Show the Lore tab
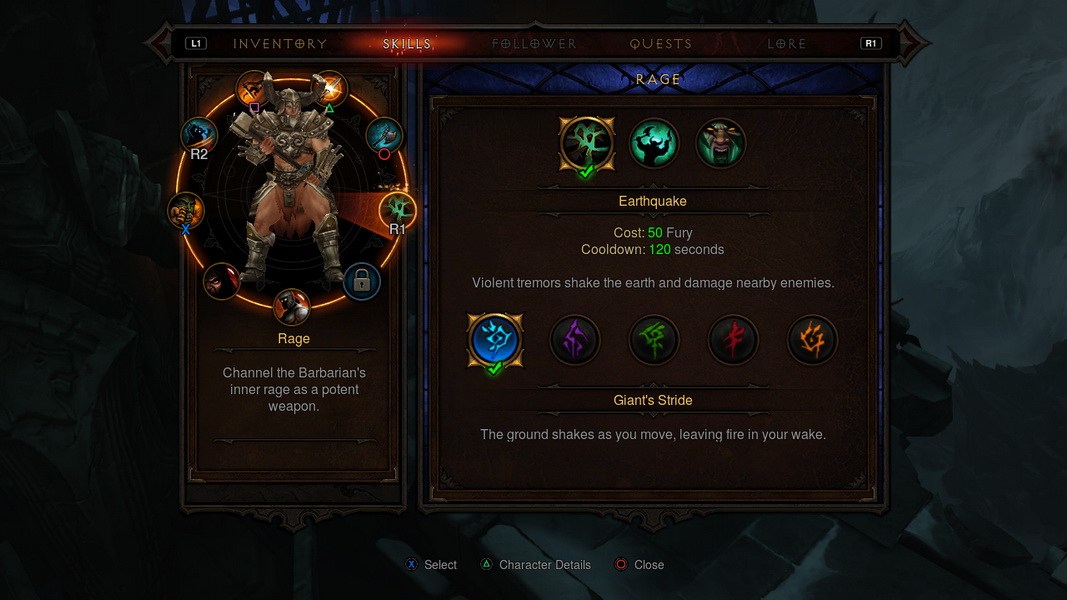This screenshot has width=1067, height=600. point(787,44)
